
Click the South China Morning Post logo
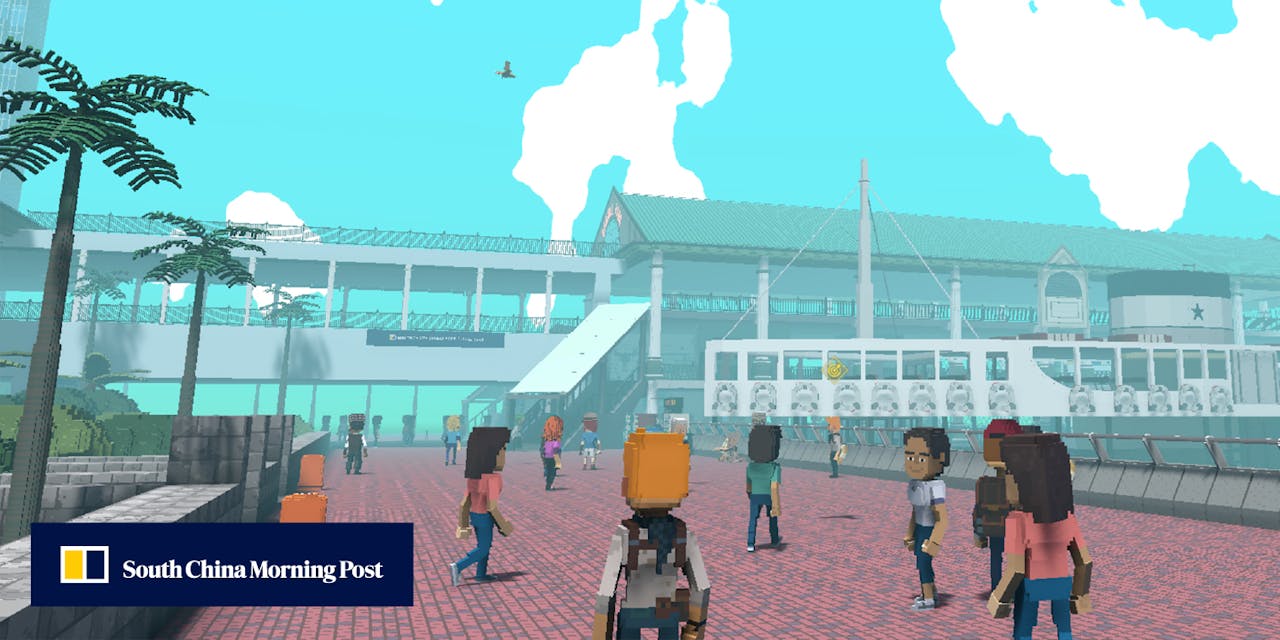221,565
